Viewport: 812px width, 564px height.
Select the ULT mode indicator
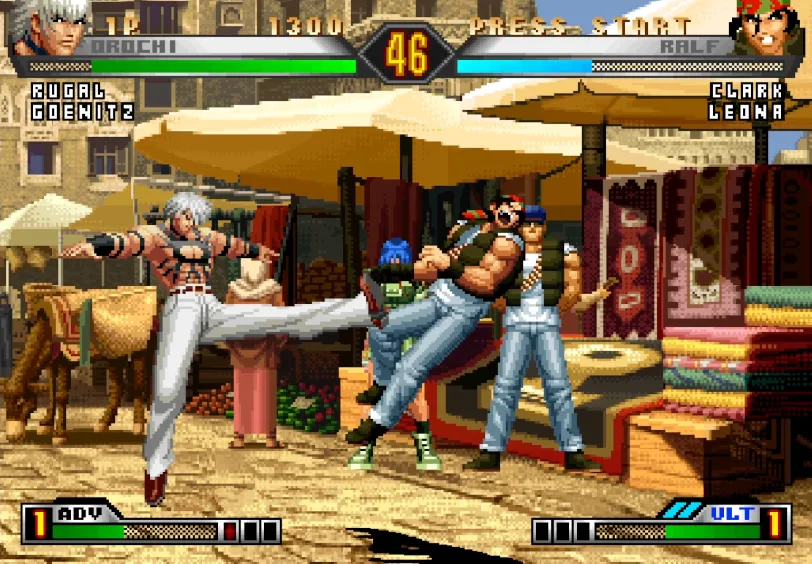tap(732, 513)
